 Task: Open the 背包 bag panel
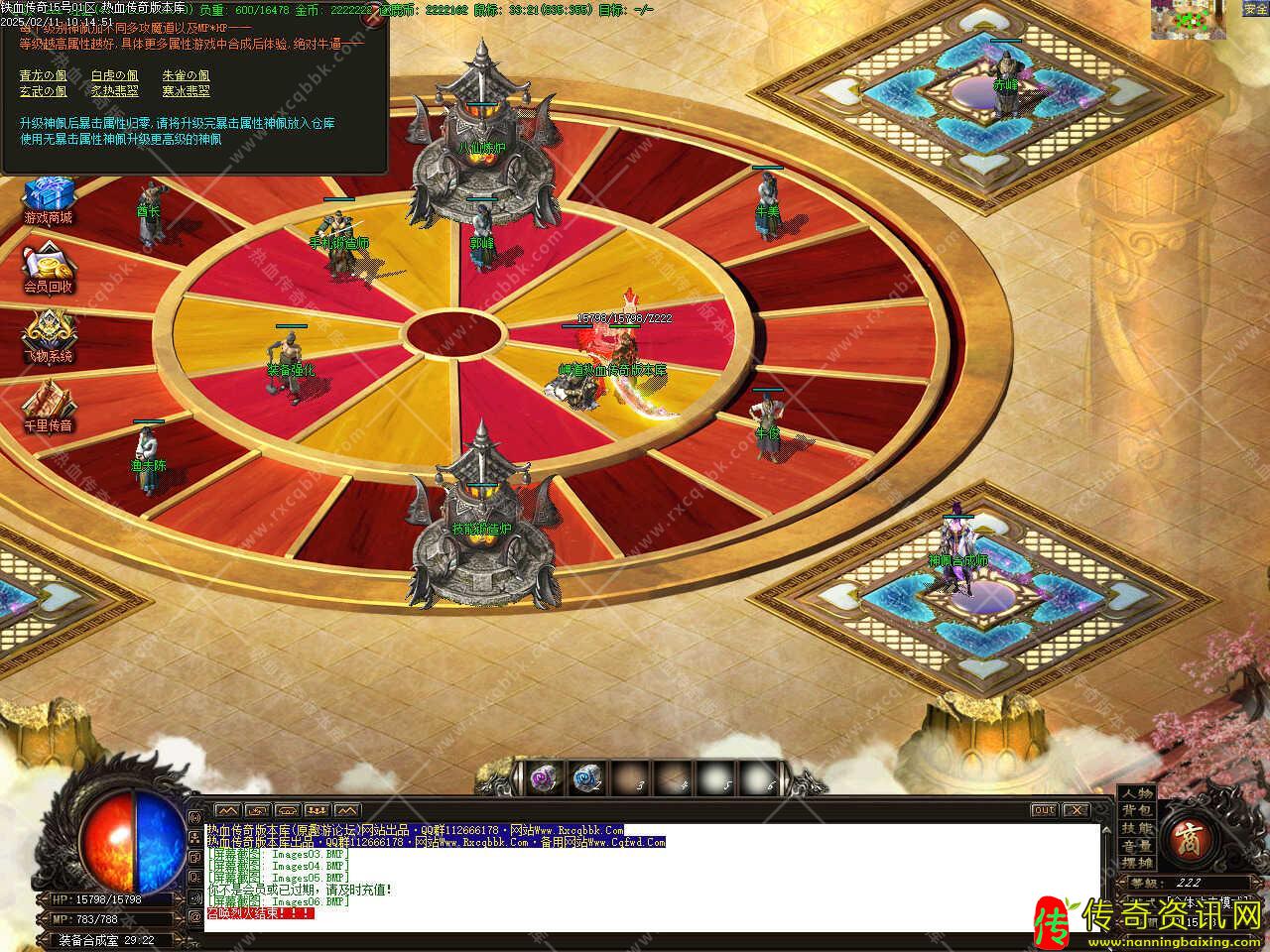[x=1137, y=811]
